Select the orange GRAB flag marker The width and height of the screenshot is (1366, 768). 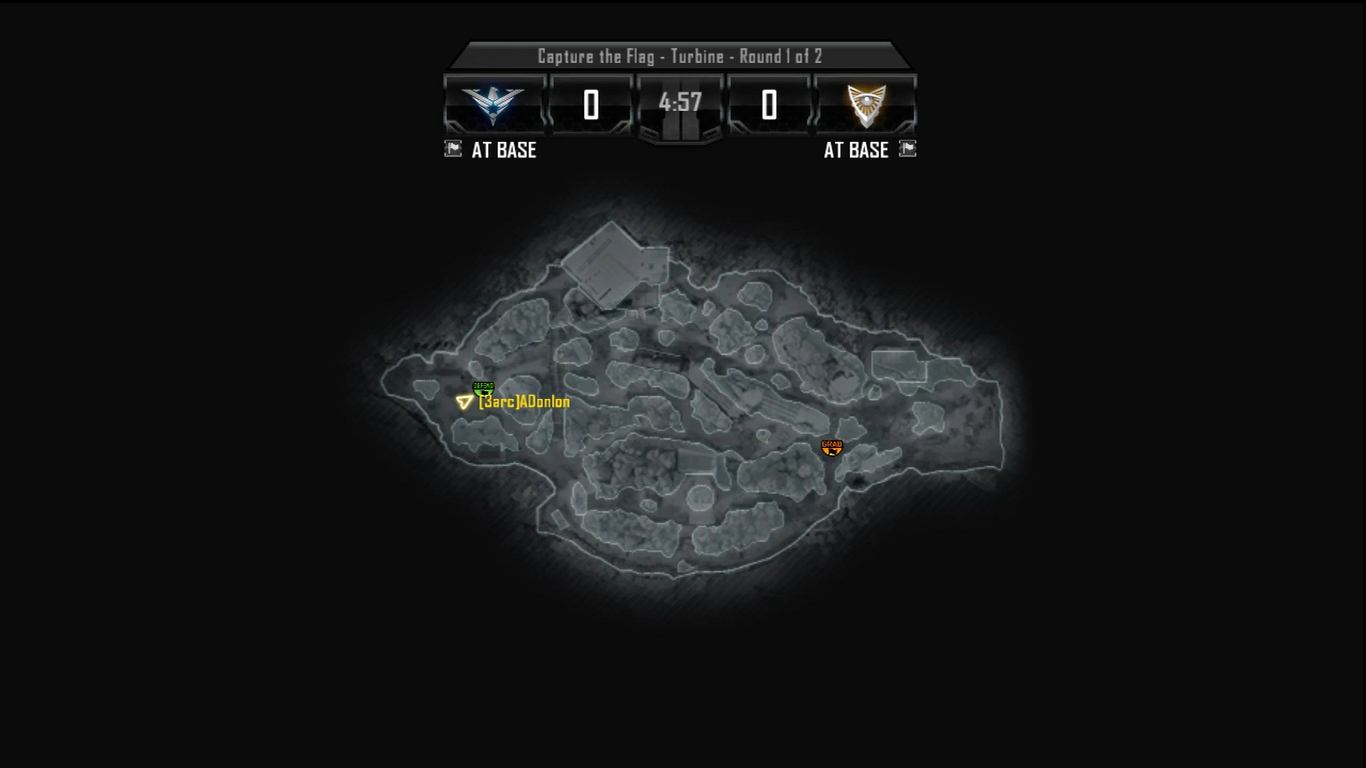pos(832,448)
